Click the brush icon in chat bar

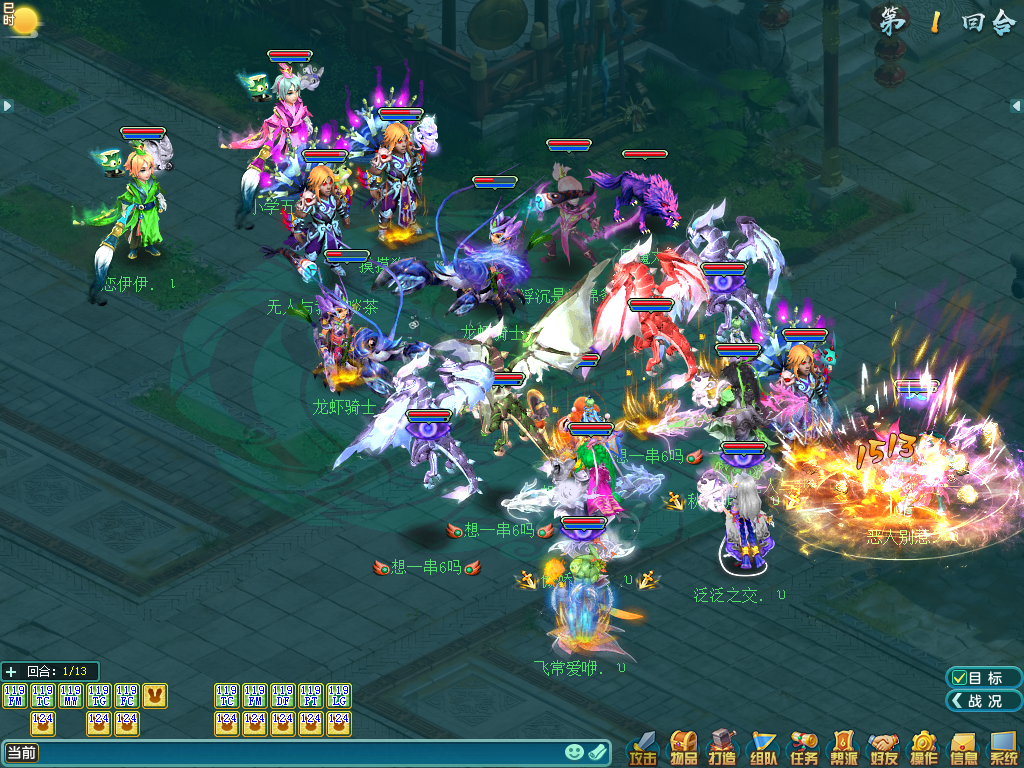pyautogui.click(x=598, y=752)
